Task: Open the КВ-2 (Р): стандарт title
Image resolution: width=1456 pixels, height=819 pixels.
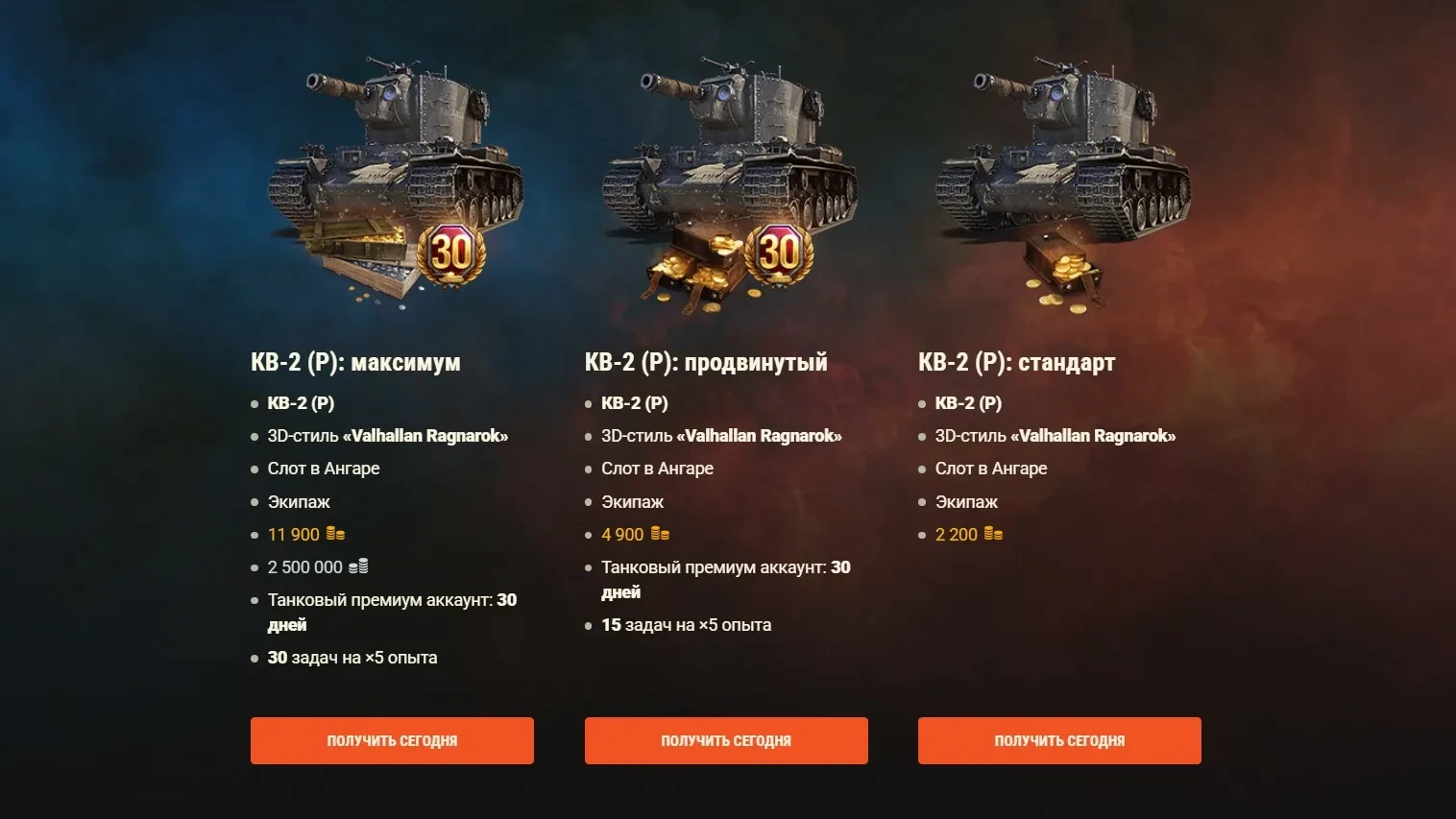Action: pyautogui.click(x=1016, y=362)
